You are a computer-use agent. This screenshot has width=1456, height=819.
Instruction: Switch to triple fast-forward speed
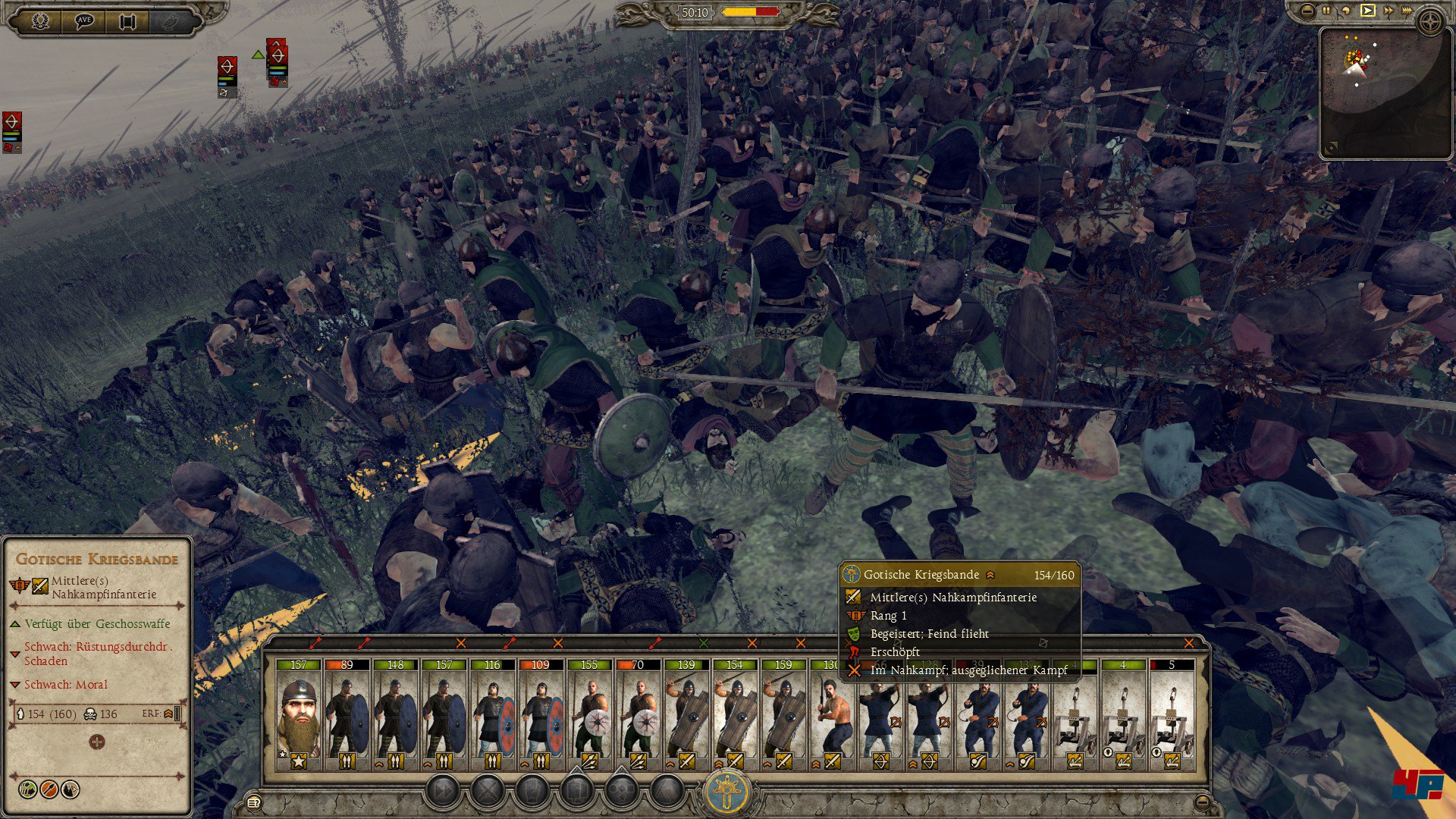pyautogui.click(x=1407, y=11)
